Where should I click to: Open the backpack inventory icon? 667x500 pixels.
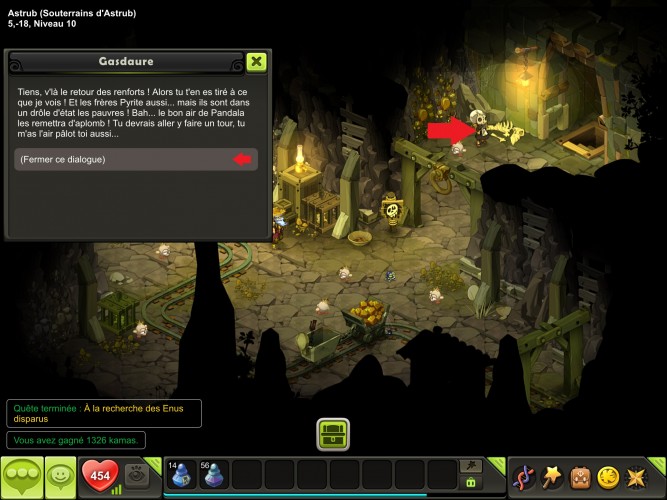click(580, 476)
